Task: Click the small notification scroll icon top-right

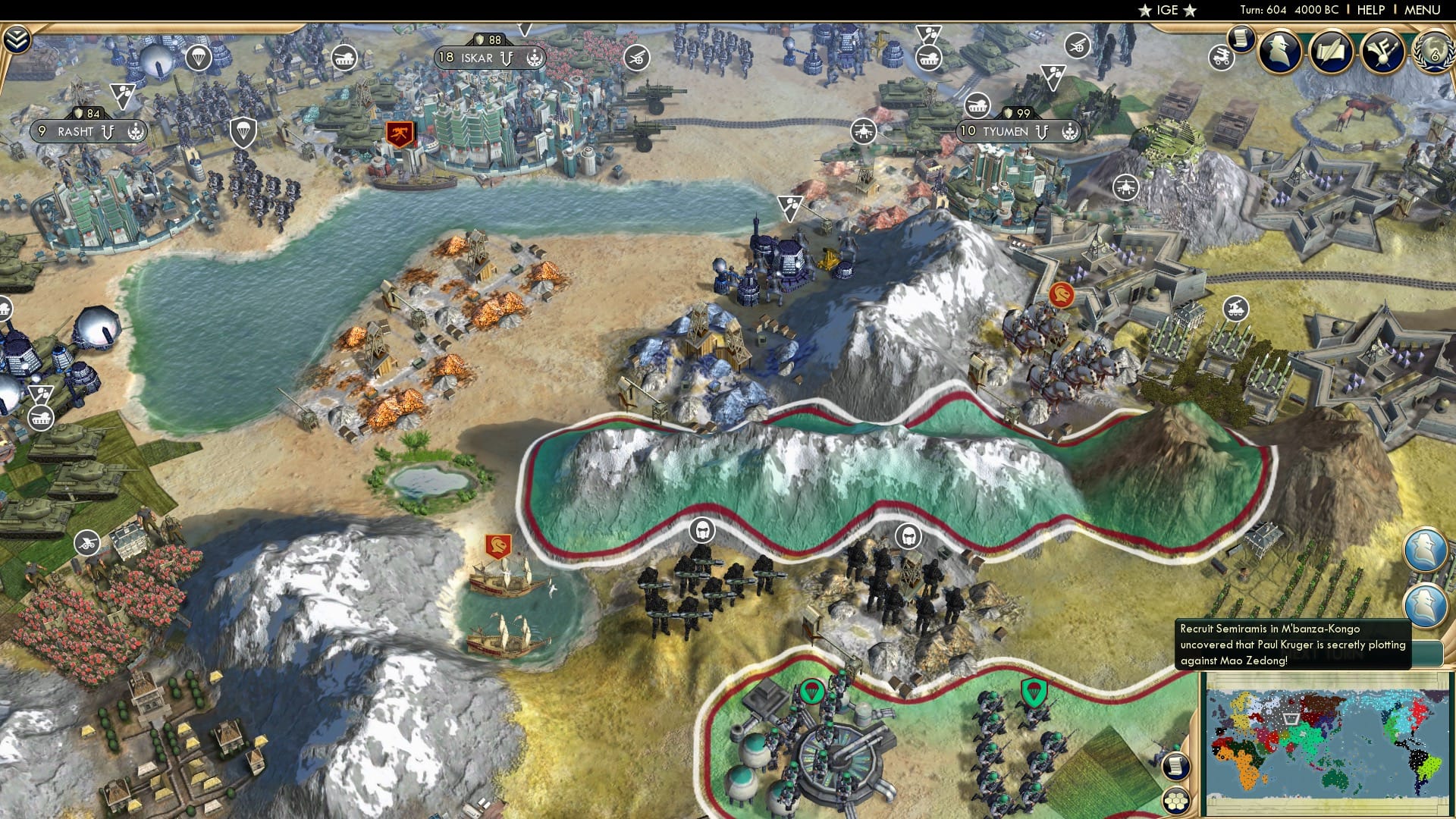Action: point(1241,39)
